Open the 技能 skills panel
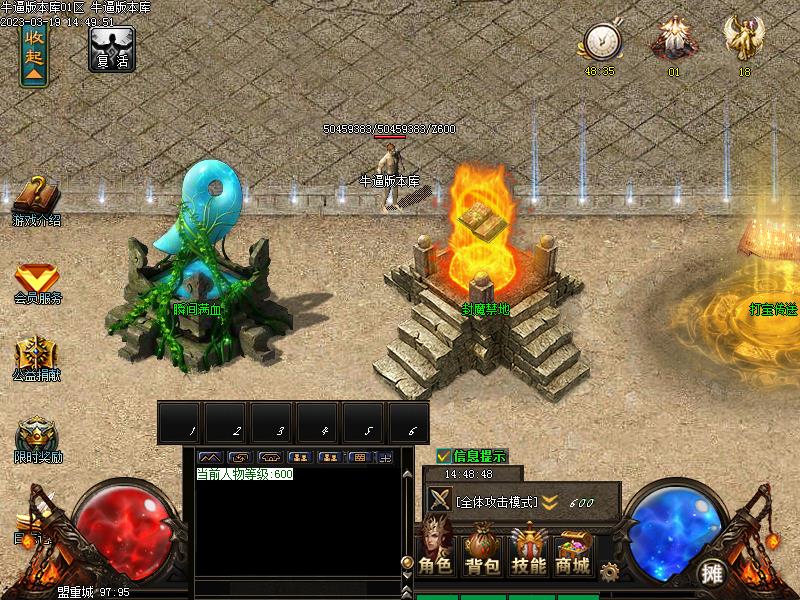The height and width of the screenshot is (600, 800). [x=528, y=549]
